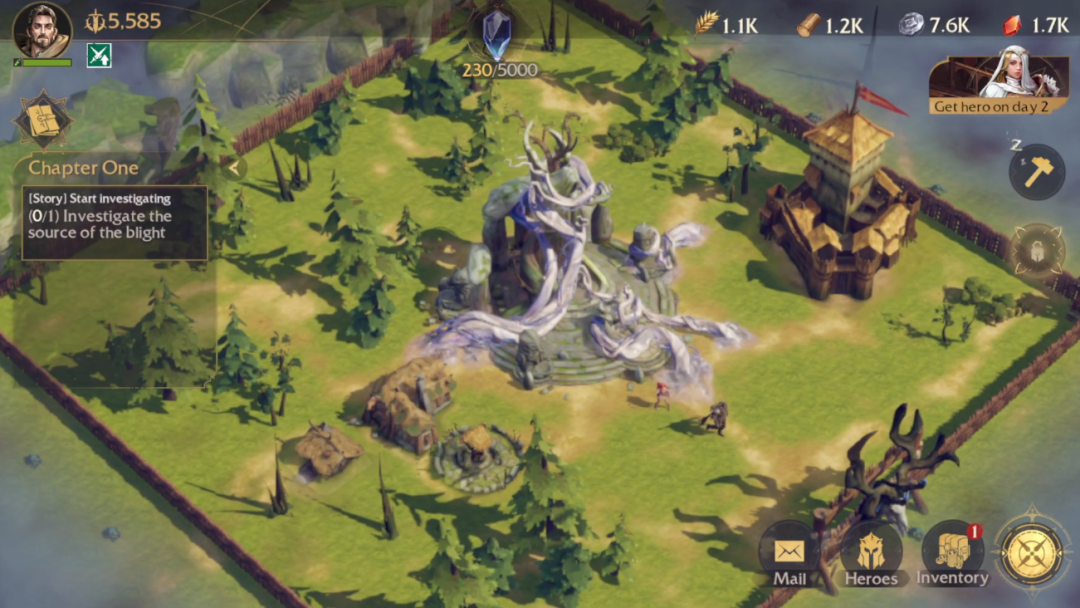The height and width of the screenshot is (608, 1080).
Task: Click the wood log resource icon
Action: pyautogui.click(x=808, y=25)
